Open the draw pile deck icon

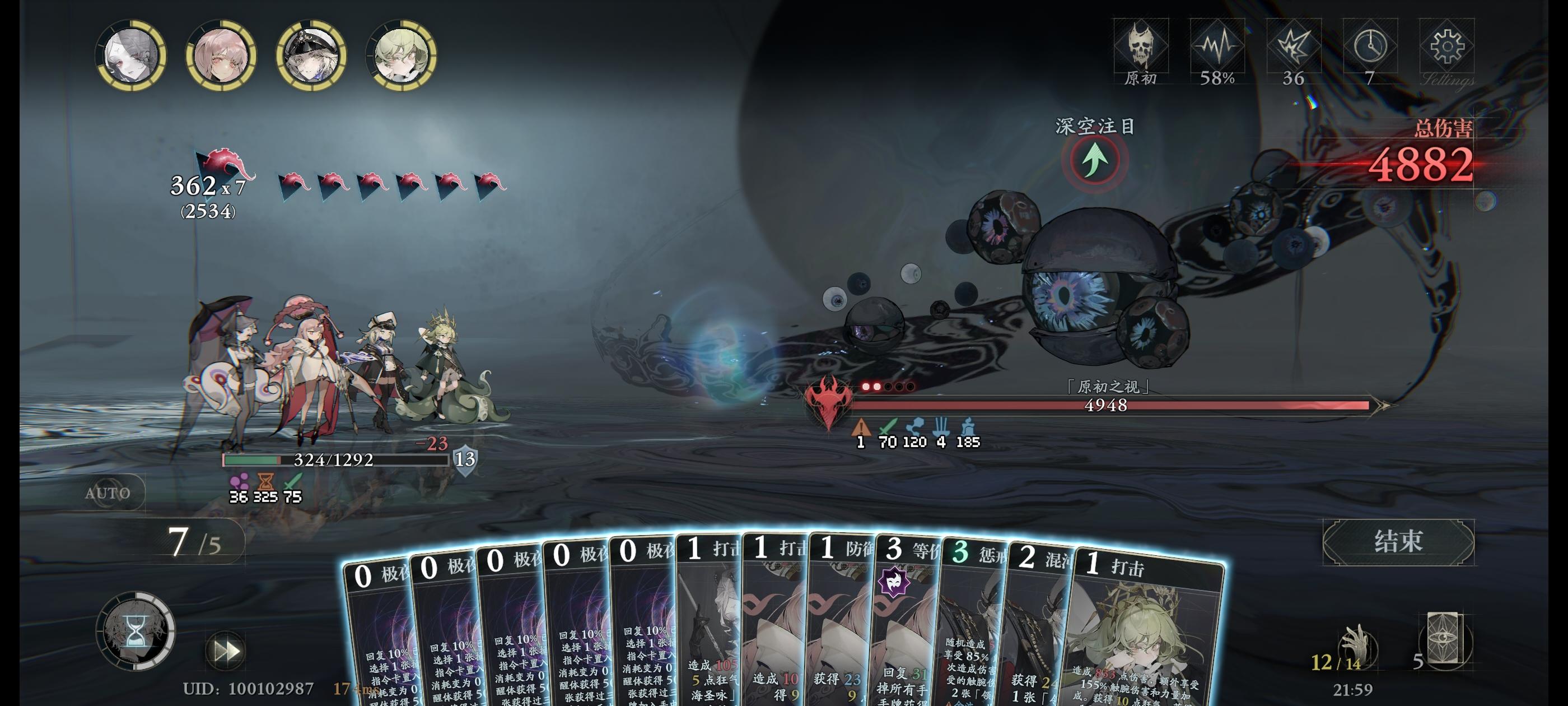[x=1443, y=641]
